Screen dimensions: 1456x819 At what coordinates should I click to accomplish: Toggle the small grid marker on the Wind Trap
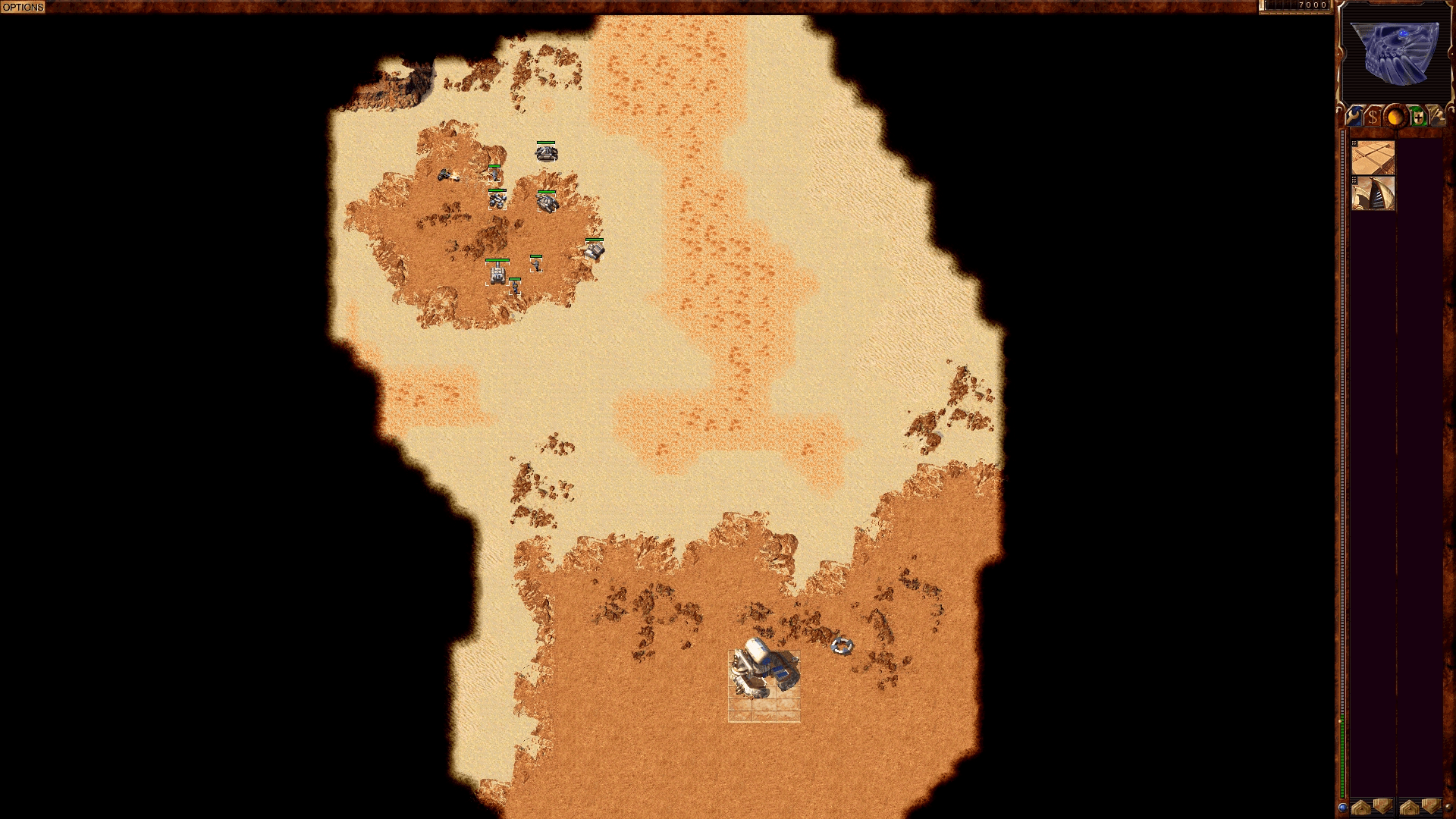click(1354, 179)
